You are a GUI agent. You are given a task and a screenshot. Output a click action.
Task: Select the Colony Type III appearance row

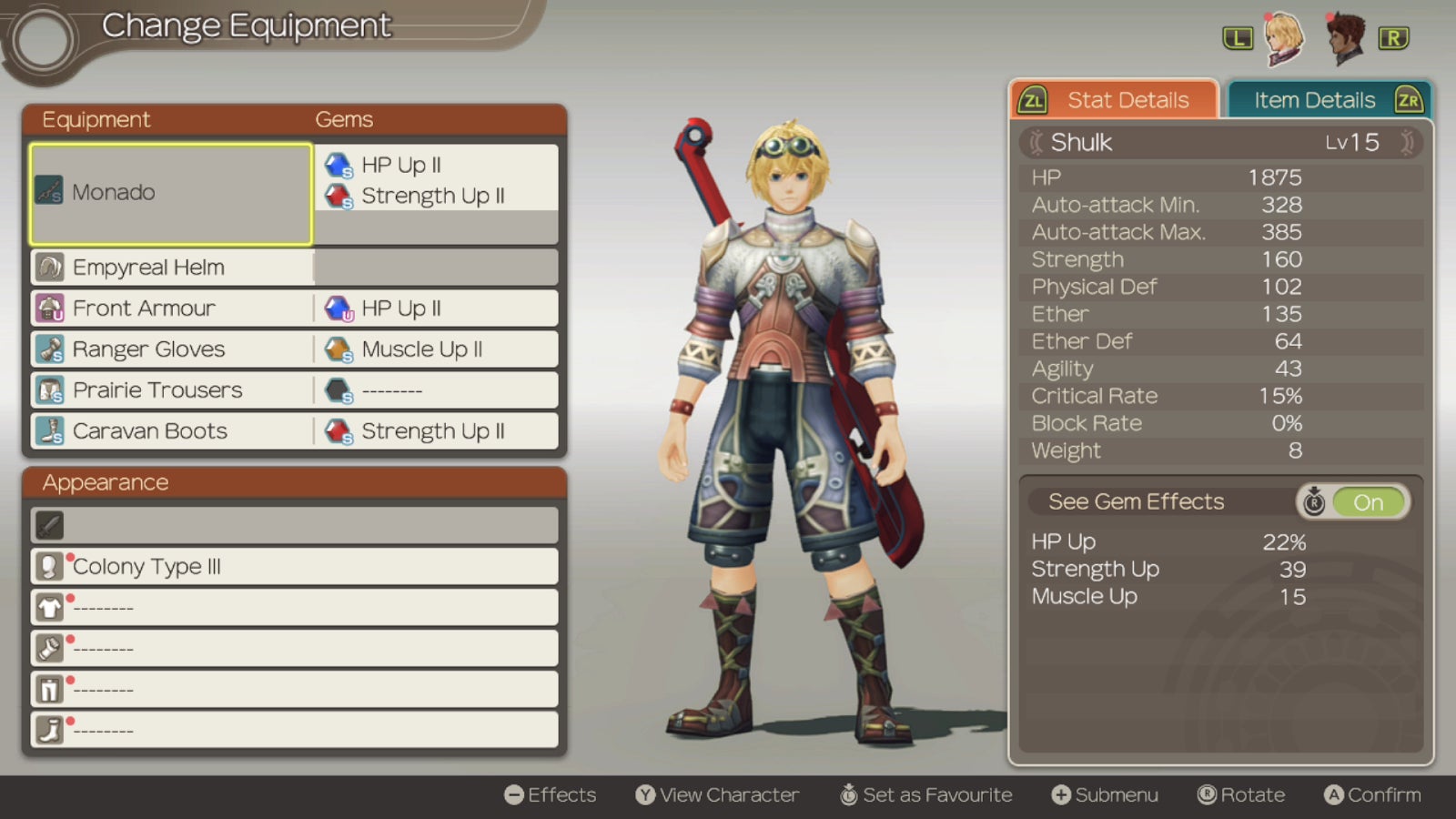293,566
